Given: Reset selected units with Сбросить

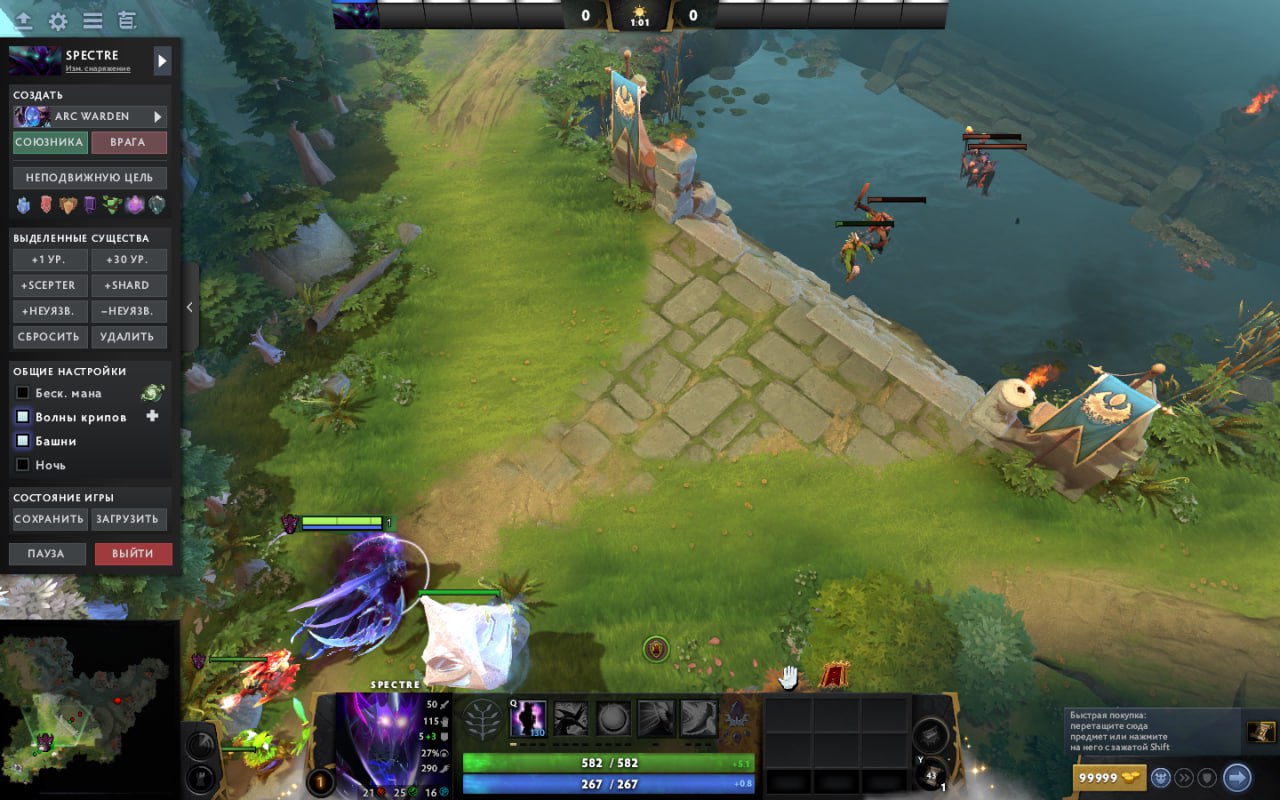Looking at the screenshot, I should [x=50, y=337].
